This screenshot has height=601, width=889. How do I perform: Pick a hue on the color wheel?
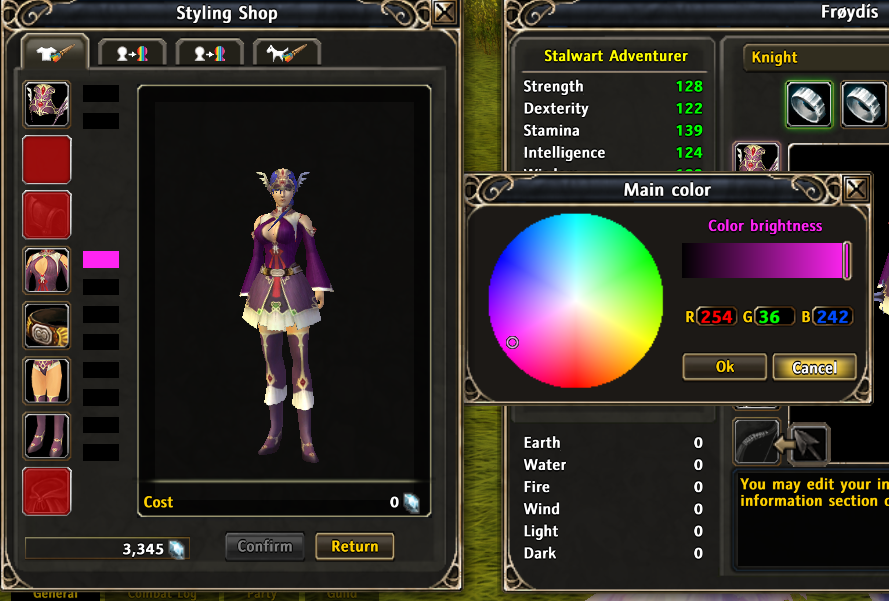click(576, 299)
